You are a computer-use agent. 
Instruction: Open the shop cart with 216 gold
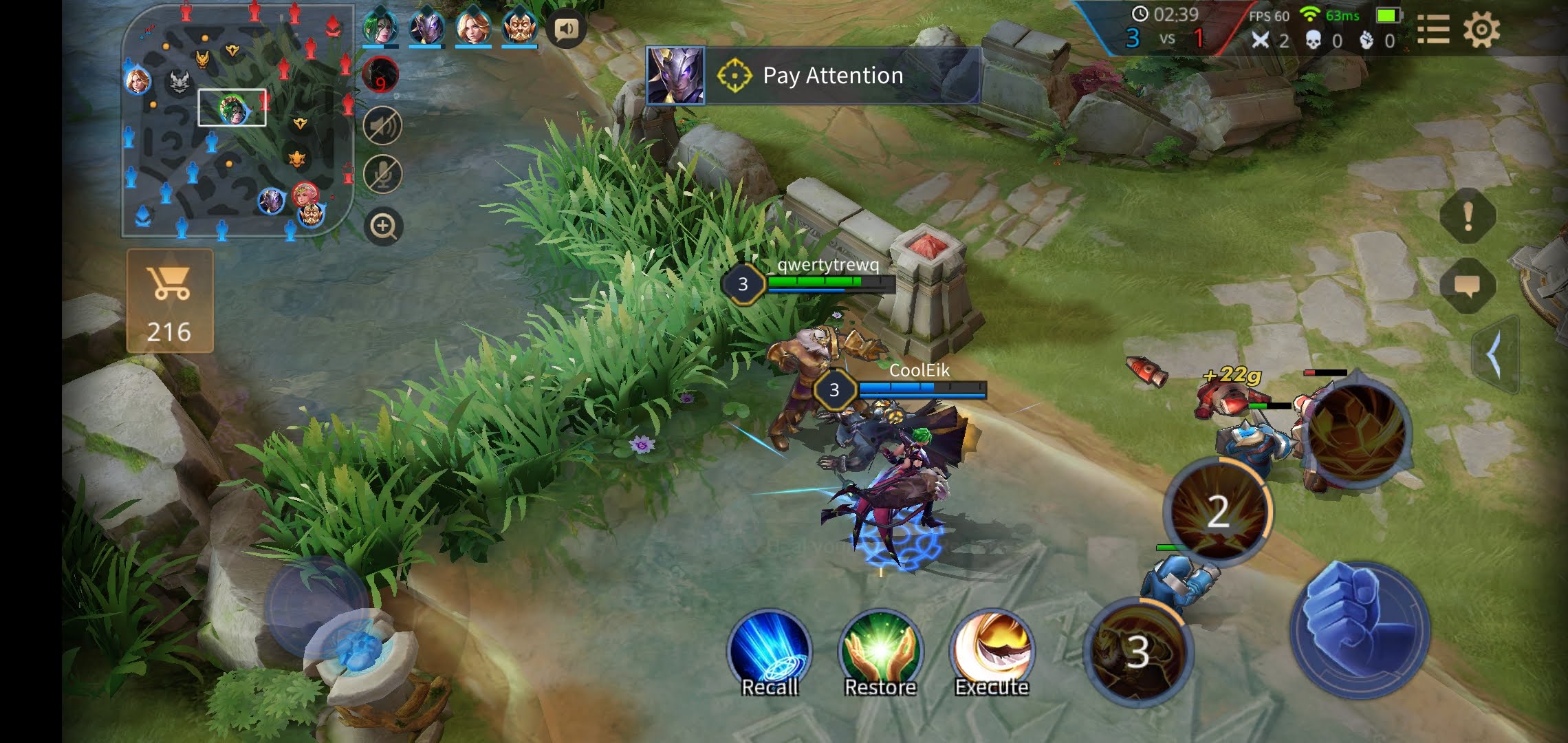click(x=169, y=301)
